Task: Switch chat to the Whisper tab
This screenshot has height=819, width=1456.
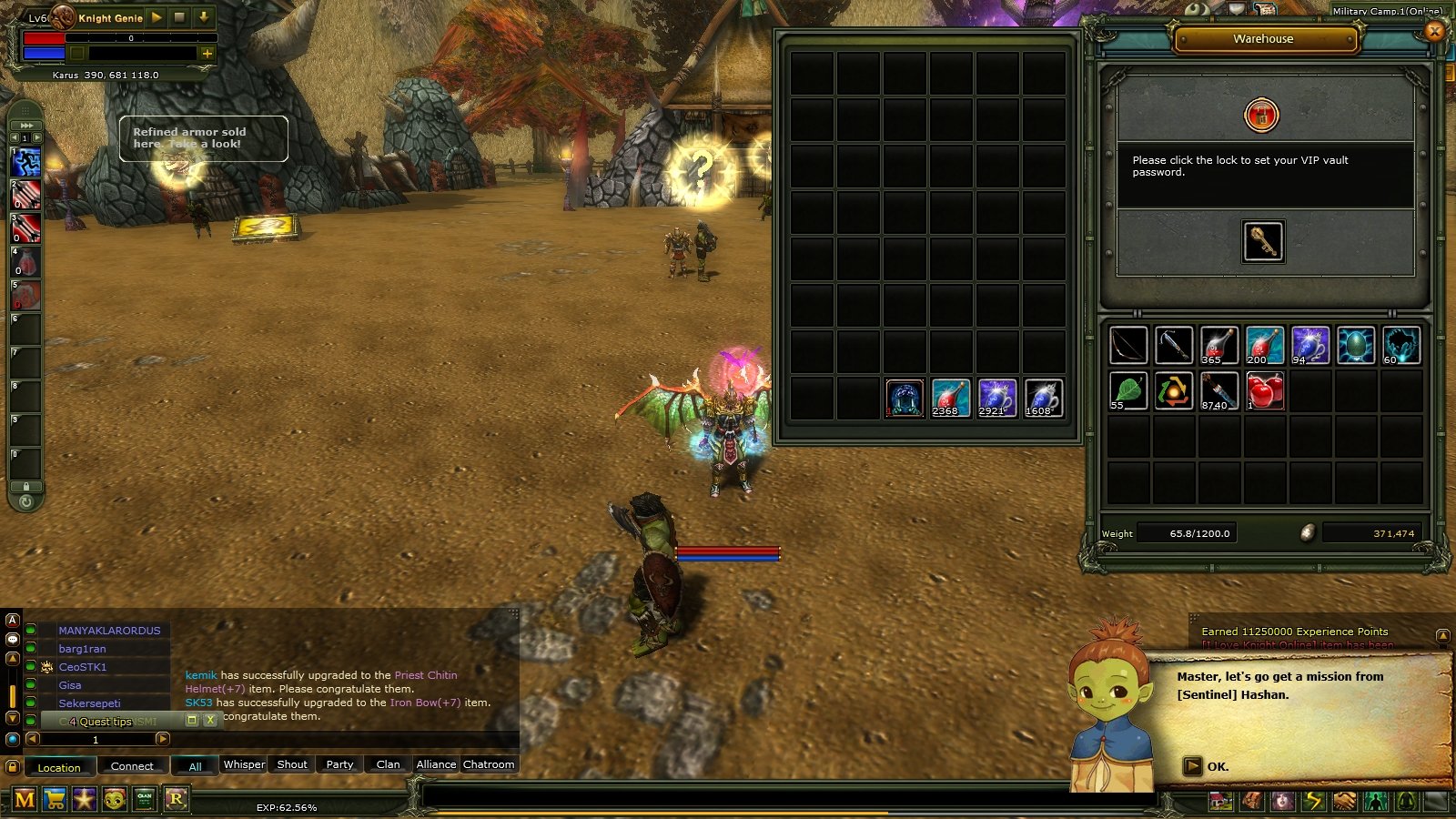Action: click(x=244, y=764)
